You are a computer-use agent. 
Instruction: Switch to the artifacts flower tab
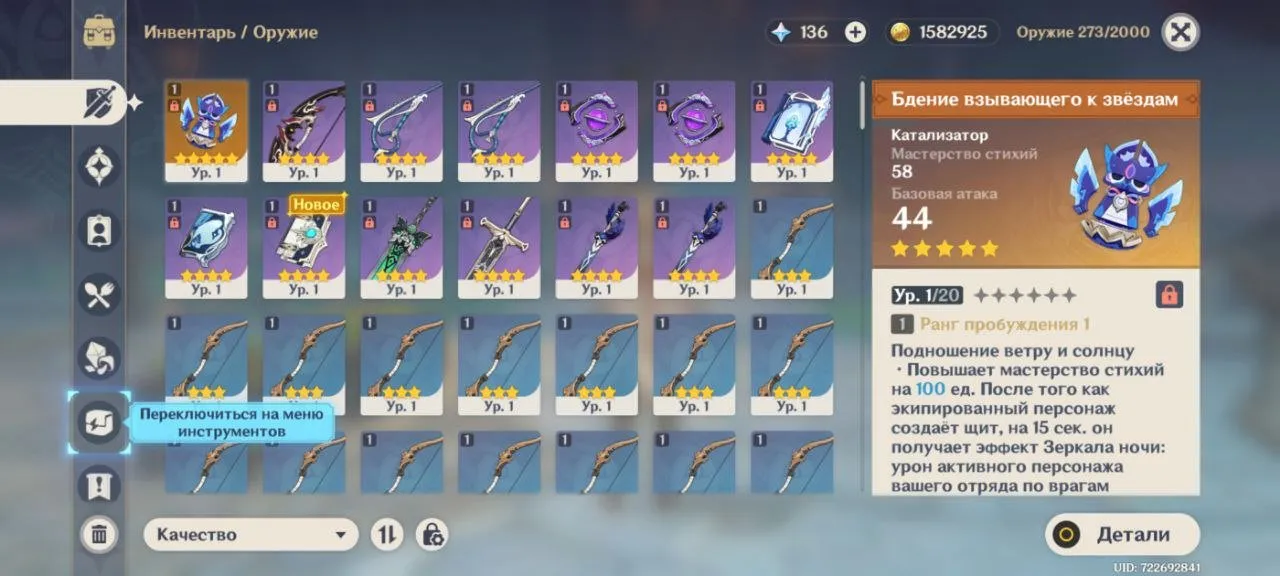click(99, 166)
